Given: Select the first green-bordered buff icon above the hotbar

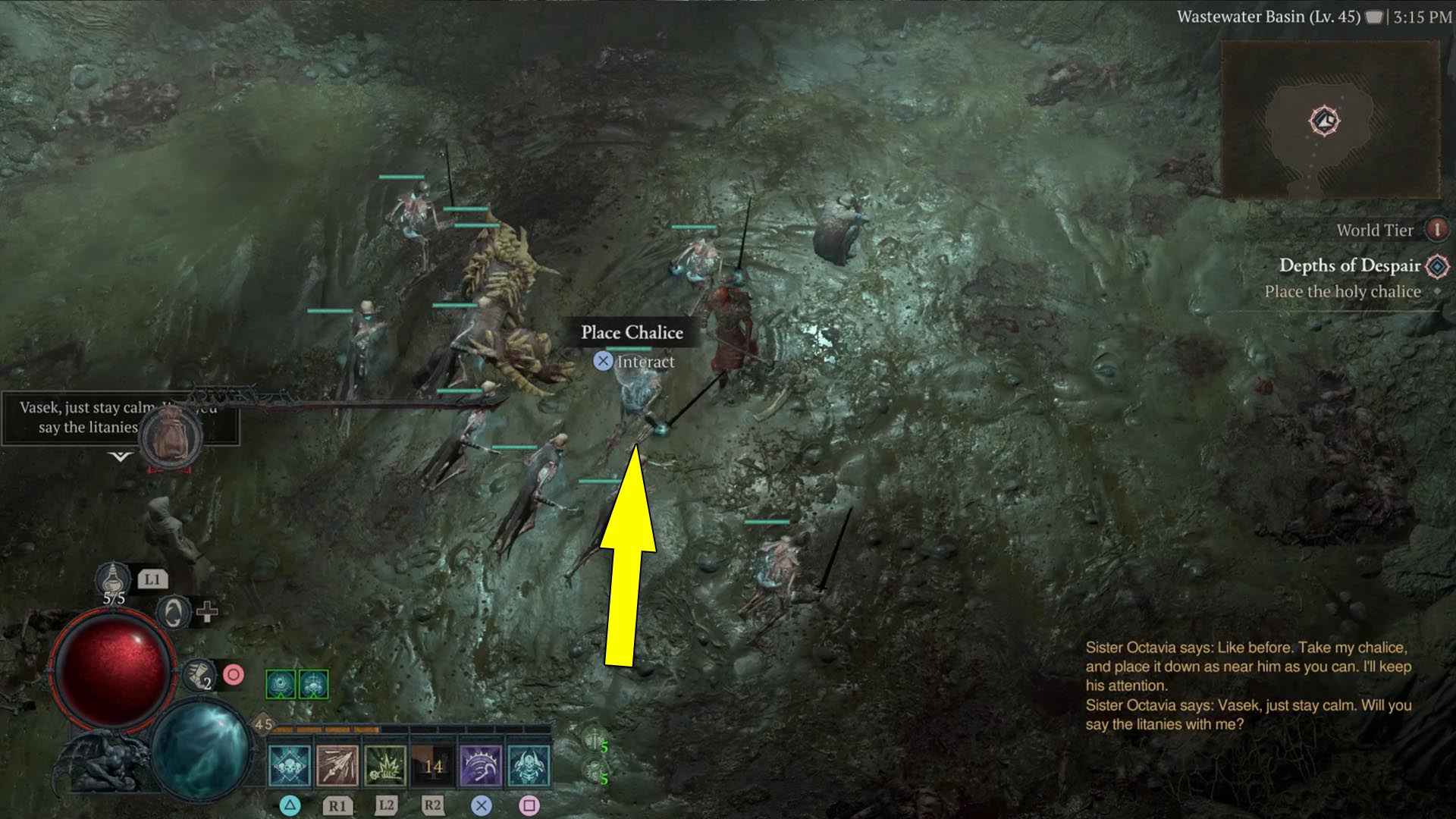Looking at the screenshot, I should click(x=281, y=682).
